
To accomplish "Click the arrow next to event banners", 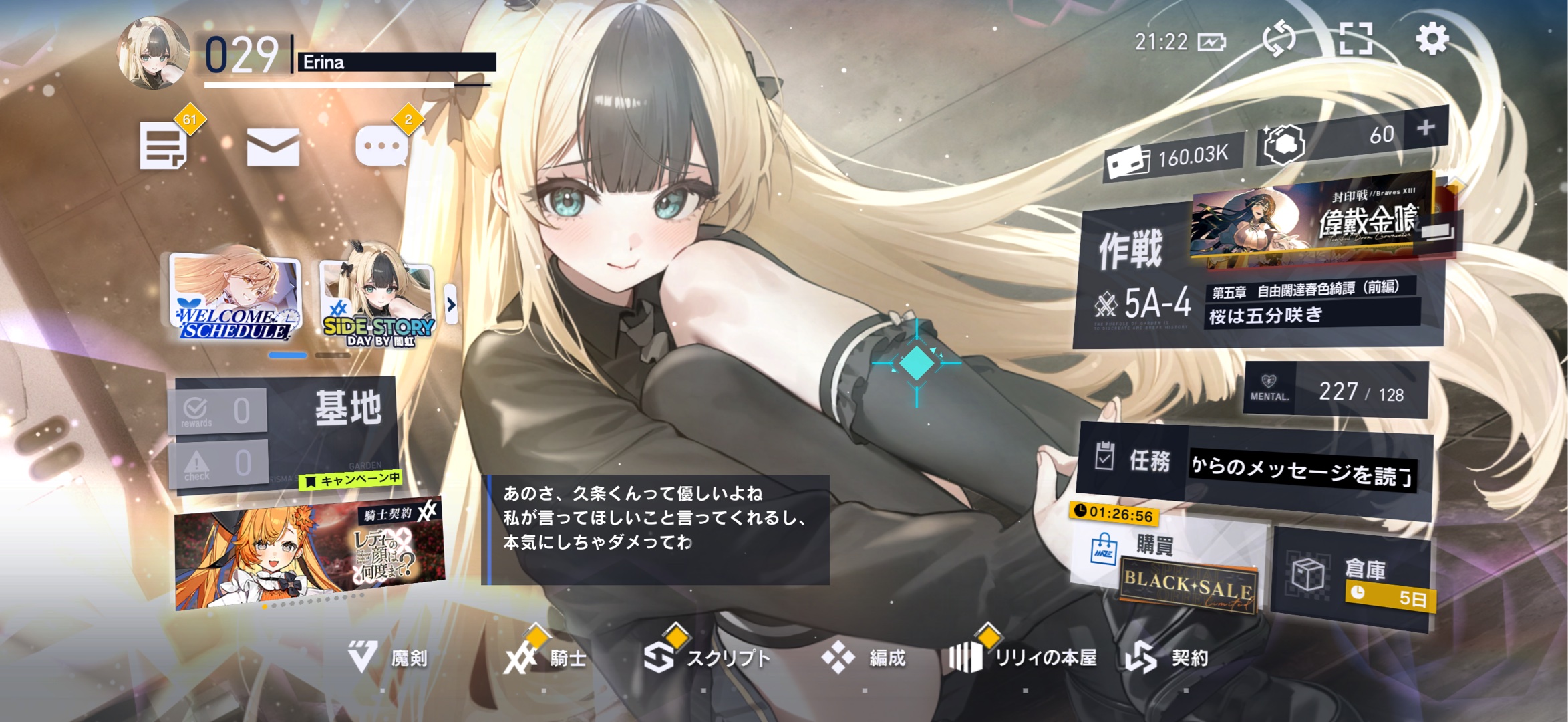I will coord(451,305).
